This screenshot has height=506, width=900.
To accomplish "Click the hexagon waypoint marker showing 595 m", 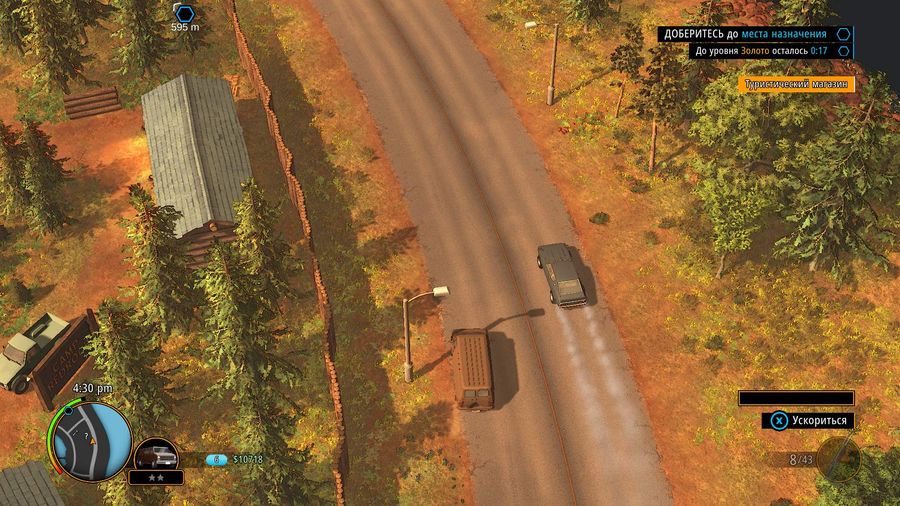I will (184, 12).
